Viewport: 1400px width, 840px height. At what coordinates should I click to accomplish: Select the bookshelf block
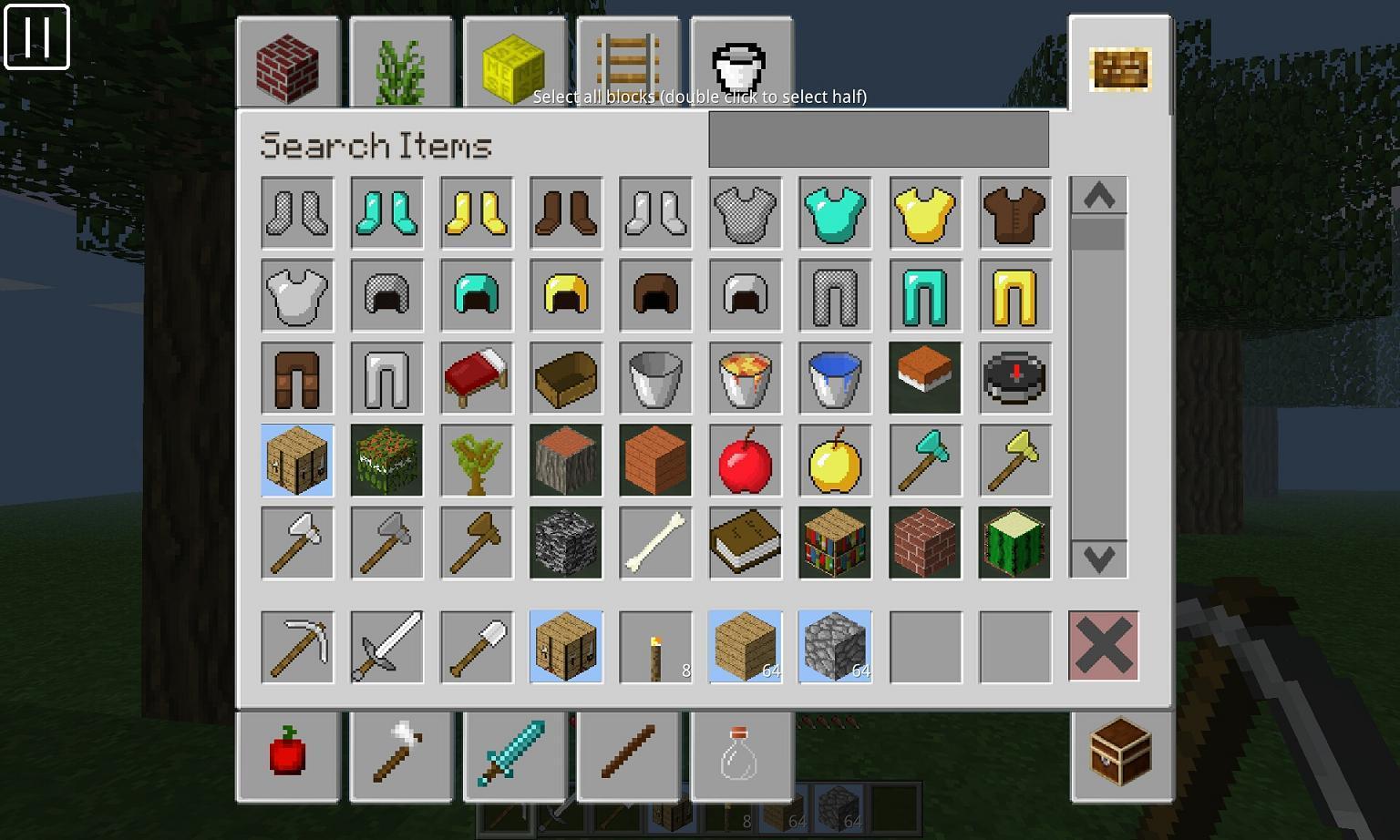coord(834,543)
